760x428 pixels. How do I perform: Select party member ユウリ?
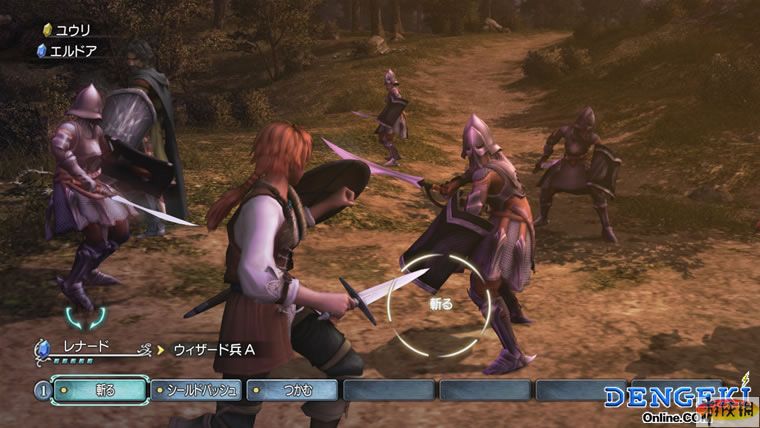(x=72, y=30)
